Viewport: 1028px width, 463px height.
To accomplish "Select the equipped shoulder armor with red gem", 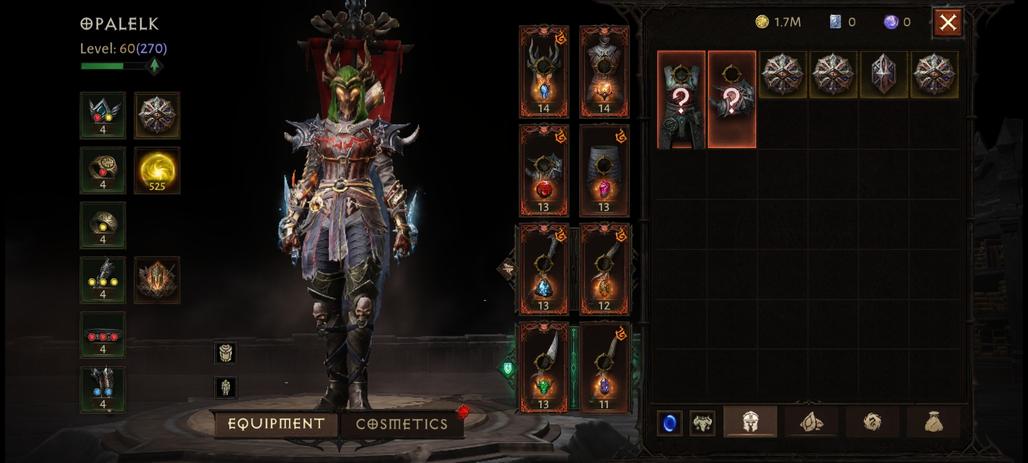I will 544,170.
